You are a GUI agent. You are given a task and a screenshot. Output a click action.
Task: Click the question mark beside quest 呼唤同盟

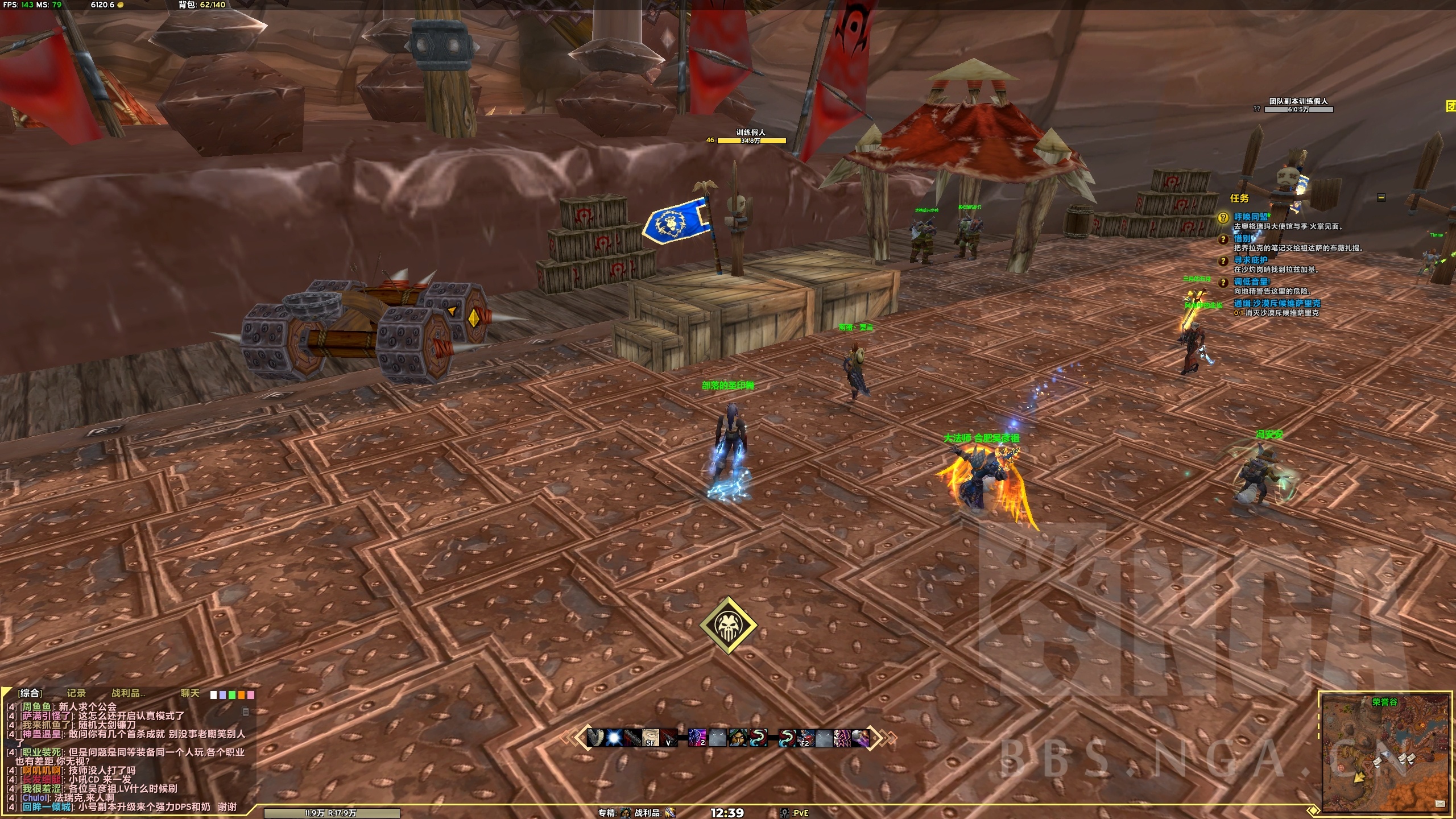point(1223,218)
